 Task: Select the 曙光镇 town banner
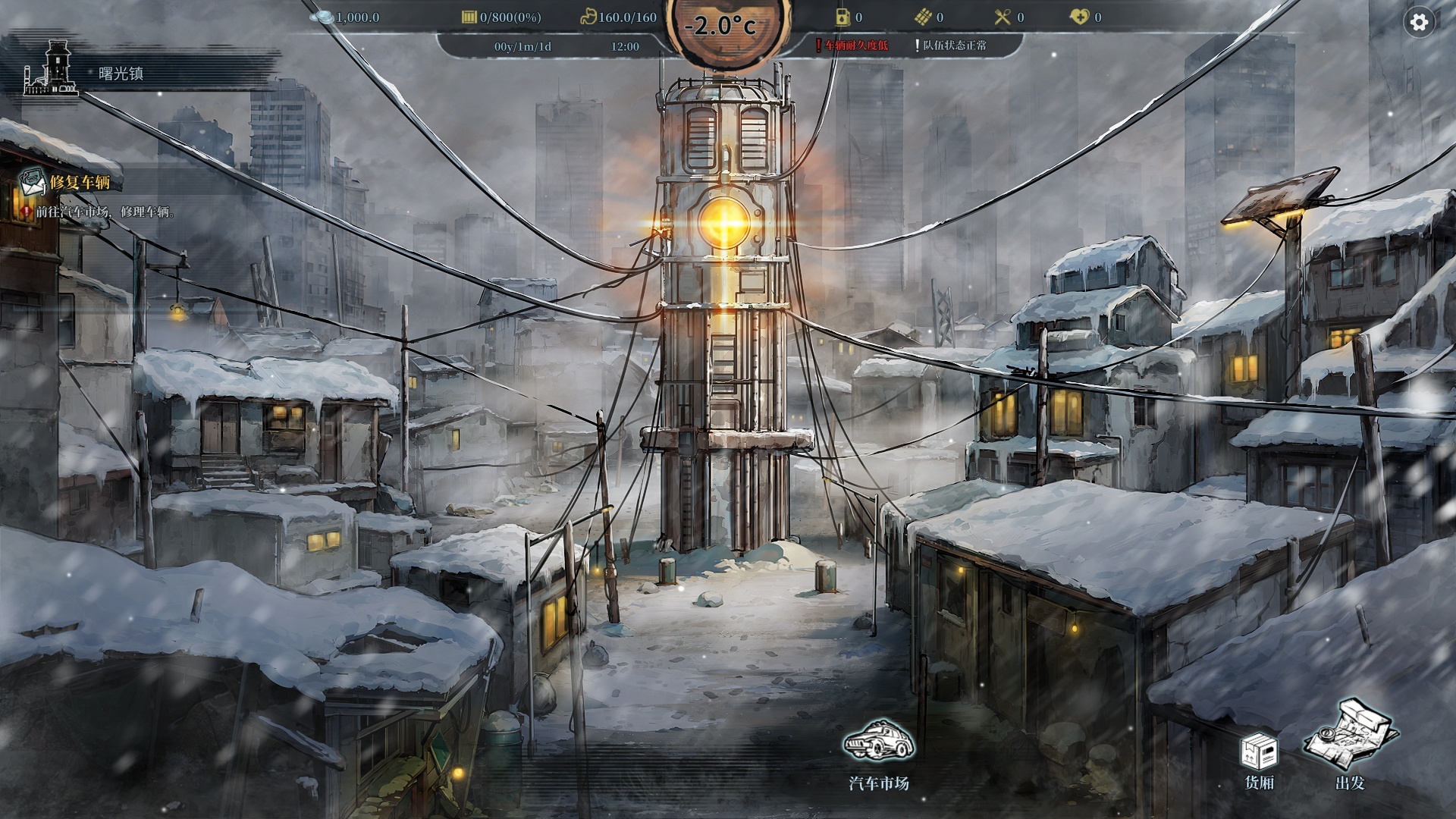coord(120,74)
